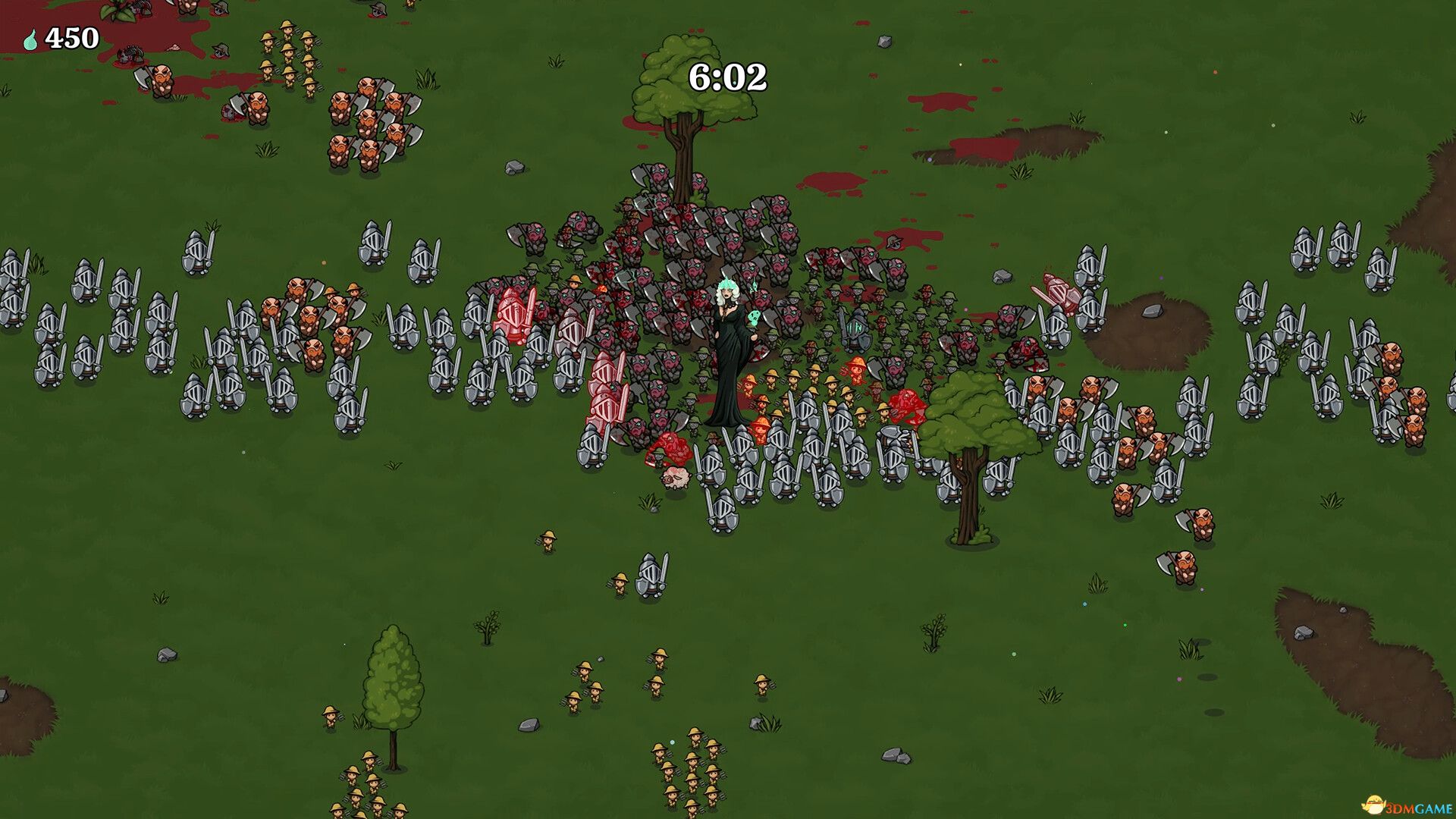Select the 3DMGAME chick mascot logo
Viewport: 1456px width, 819px height.
[1374, 805]
